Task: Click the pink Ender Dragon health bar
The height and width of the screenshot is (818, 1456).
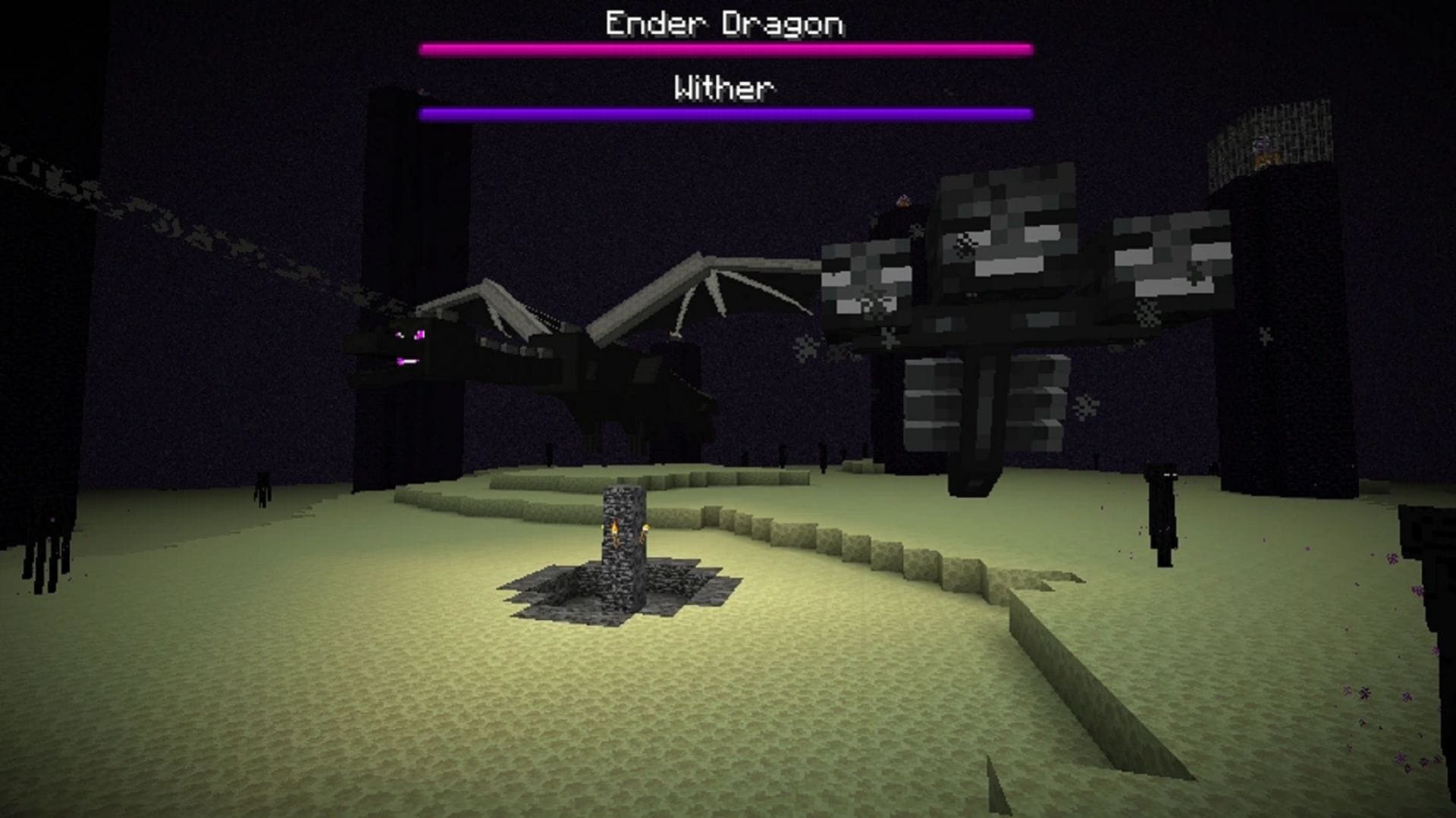Action: pos(726,49)
